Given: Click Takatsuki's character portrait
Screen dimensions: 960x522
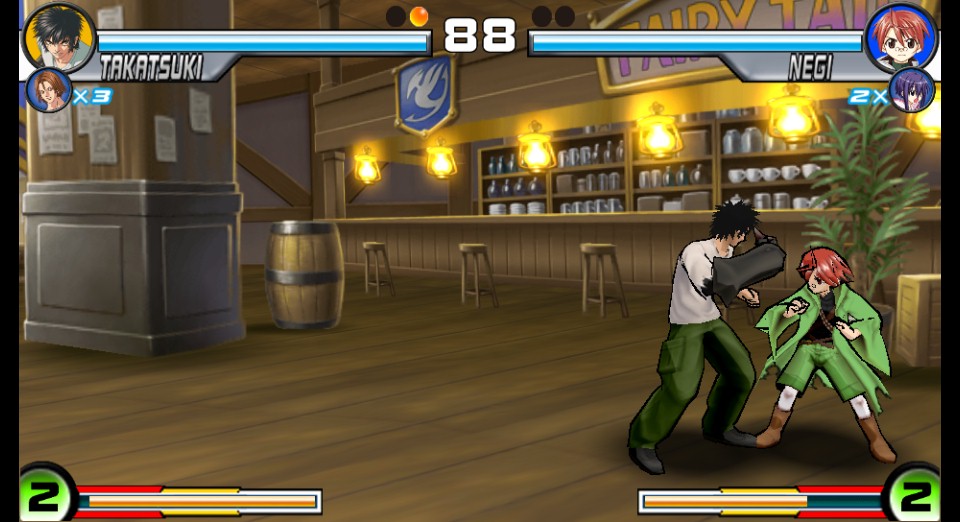Looking at the screenshot, I should click(58, 38).
